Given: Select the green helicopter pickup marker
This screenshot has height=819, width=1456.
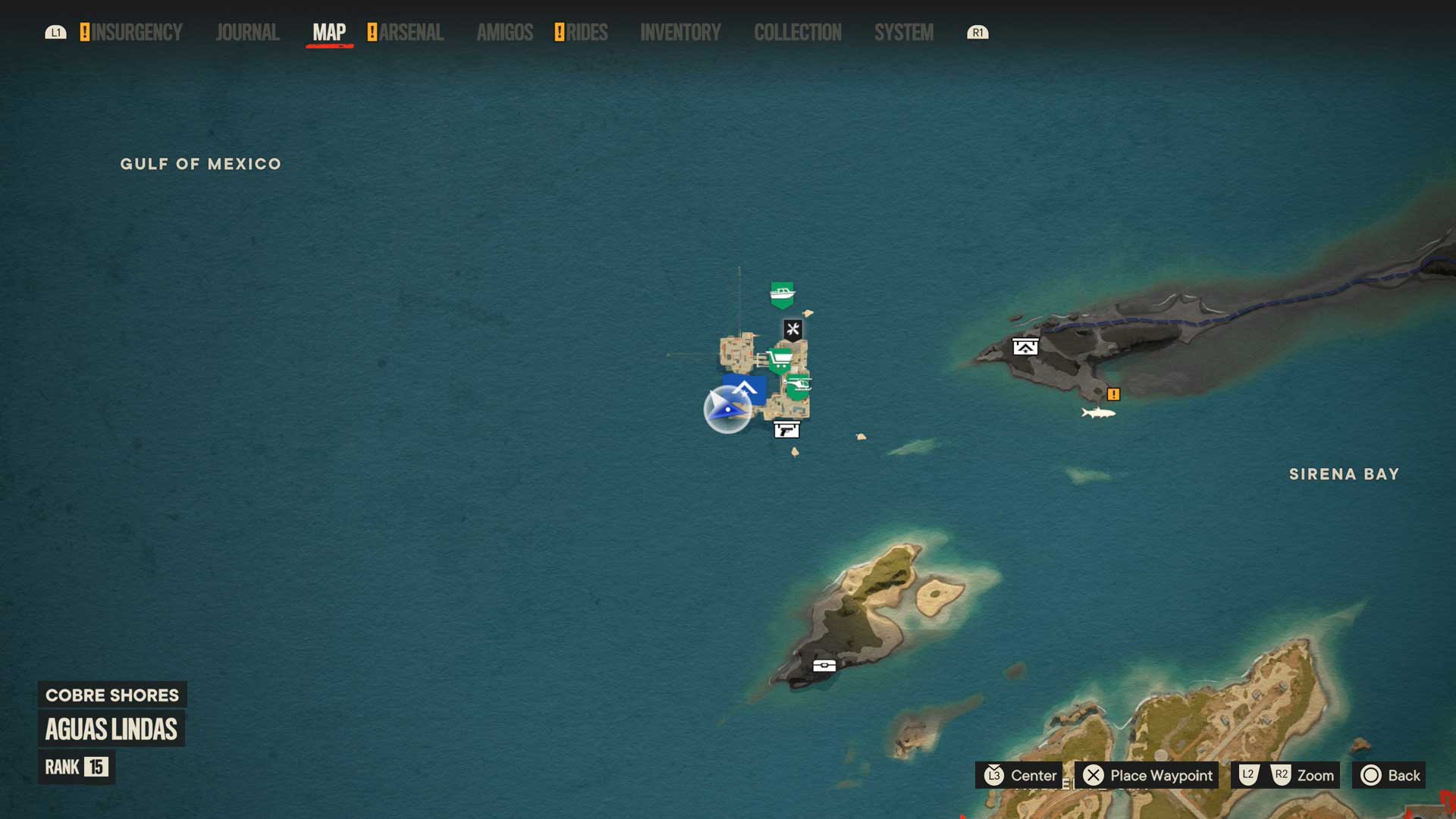Looking at the screenshot, I should coord(798,386).
